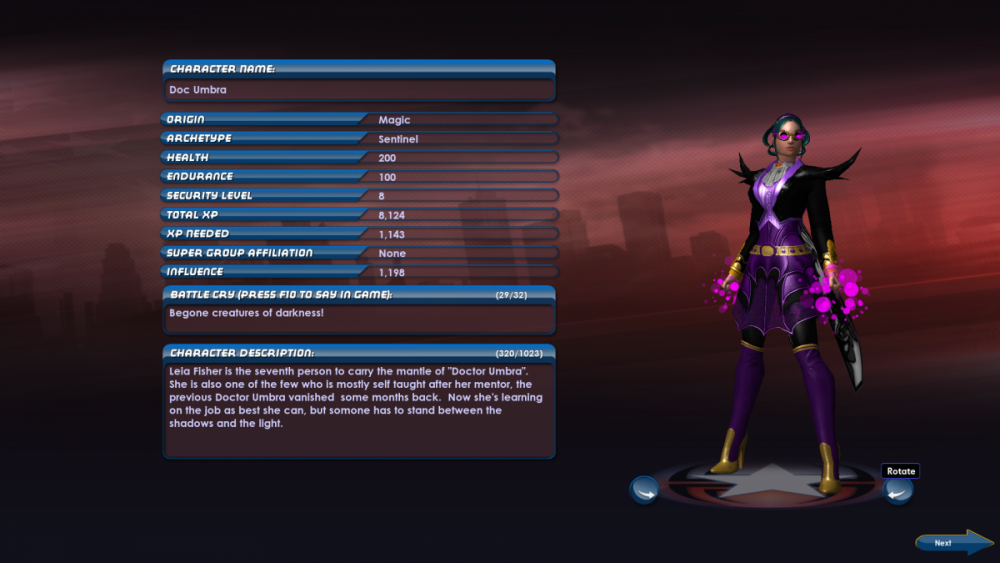Edit the Battle Cry text field

click(x=359, y=318)
